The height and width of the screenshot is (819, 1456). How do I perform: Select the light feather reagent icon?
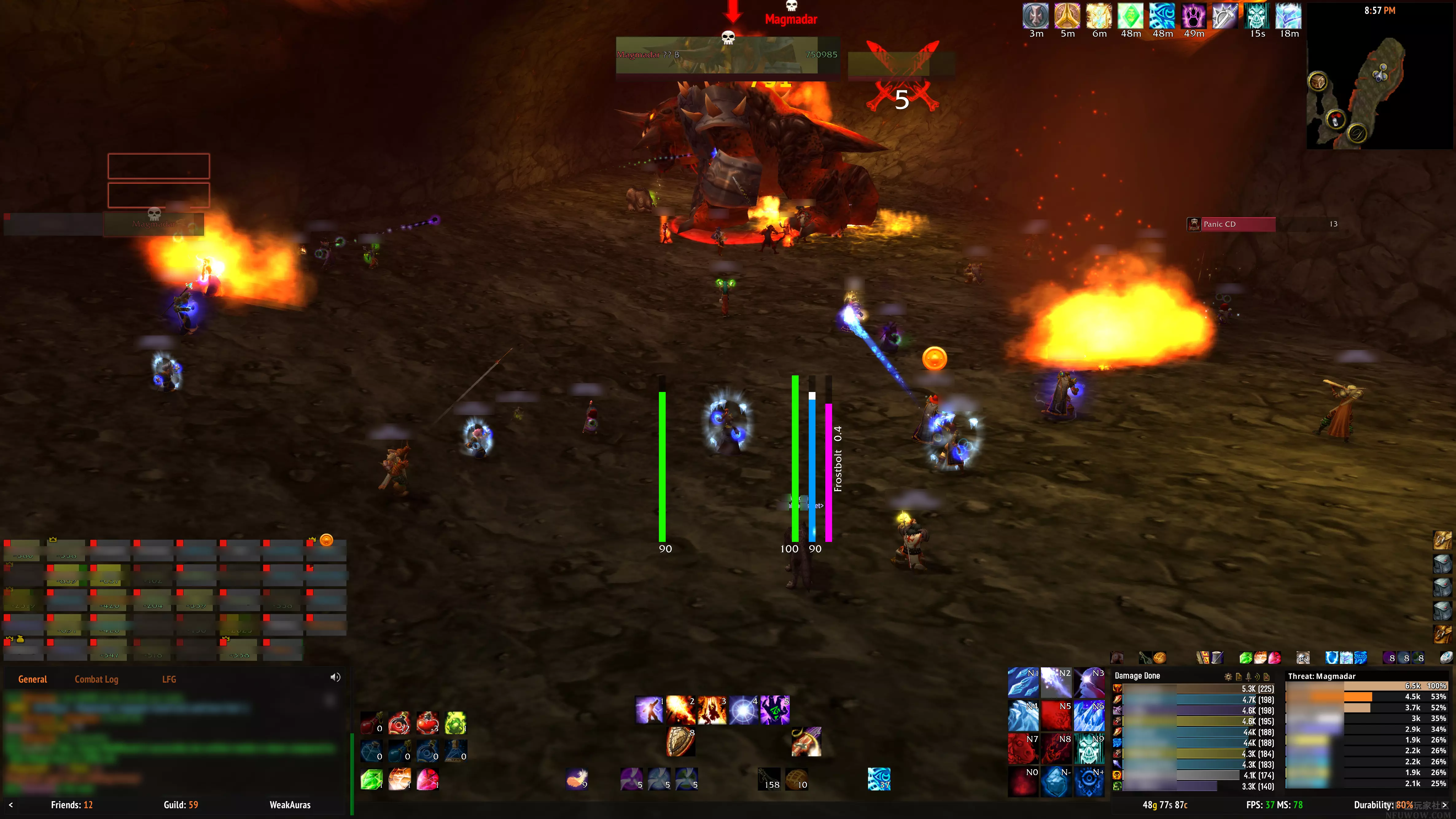point(577,779)
